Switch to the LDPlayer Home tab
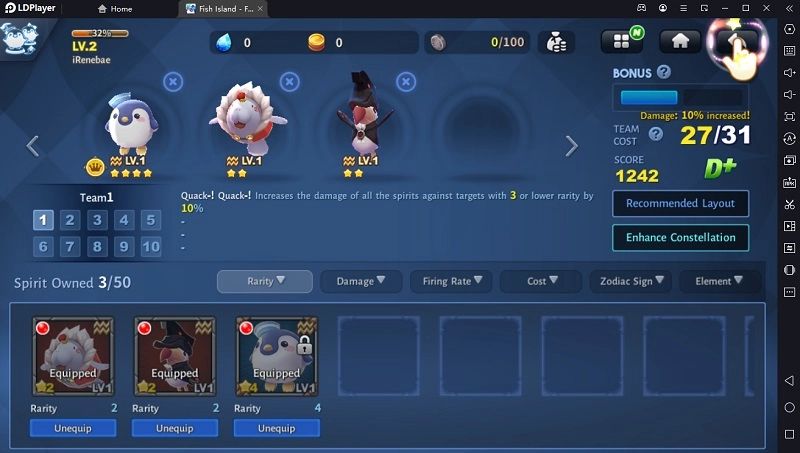This screenshot has height=453, width=800. click(115, 9)
